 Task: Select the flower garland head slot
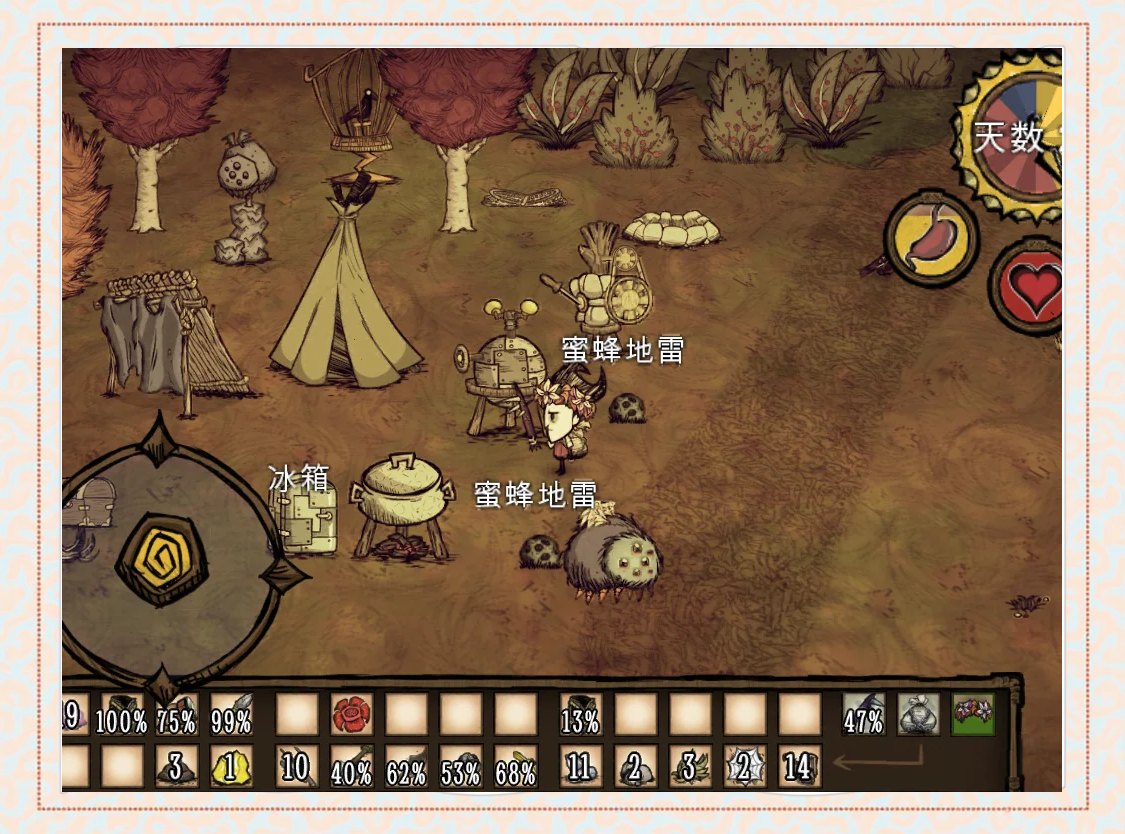973,714
